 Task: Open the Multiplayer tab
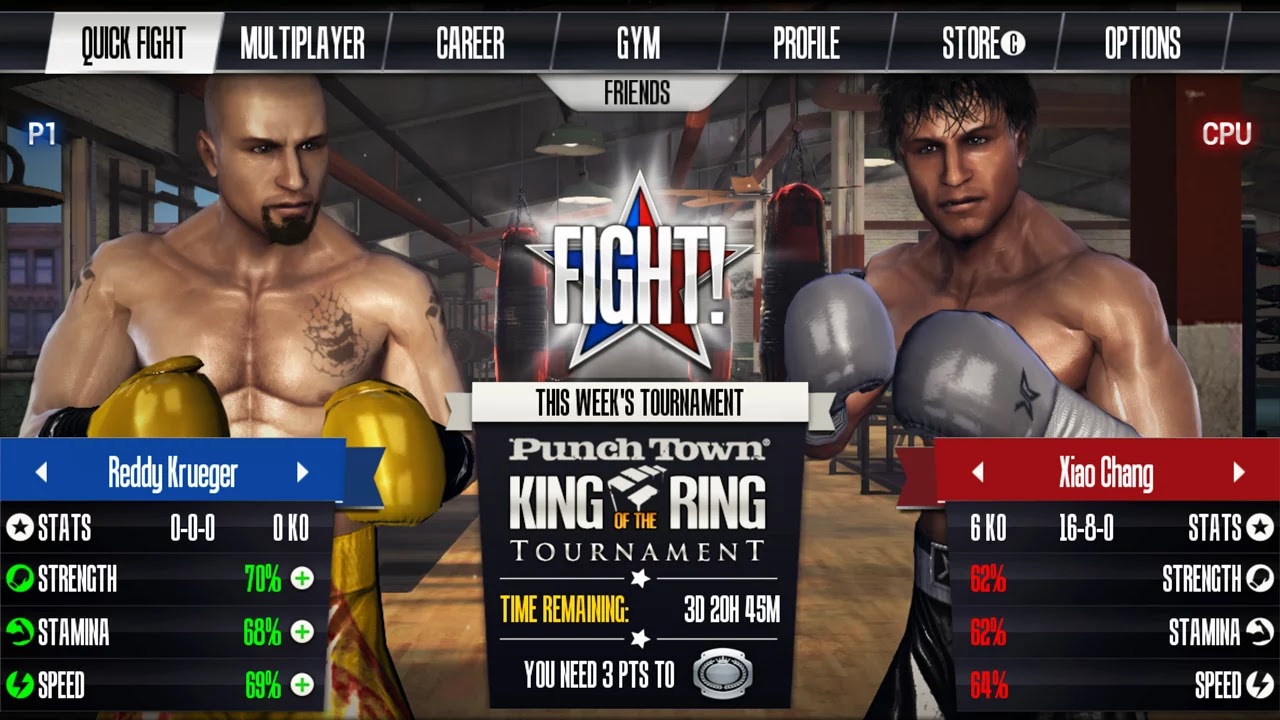click(x=302, y=43)
